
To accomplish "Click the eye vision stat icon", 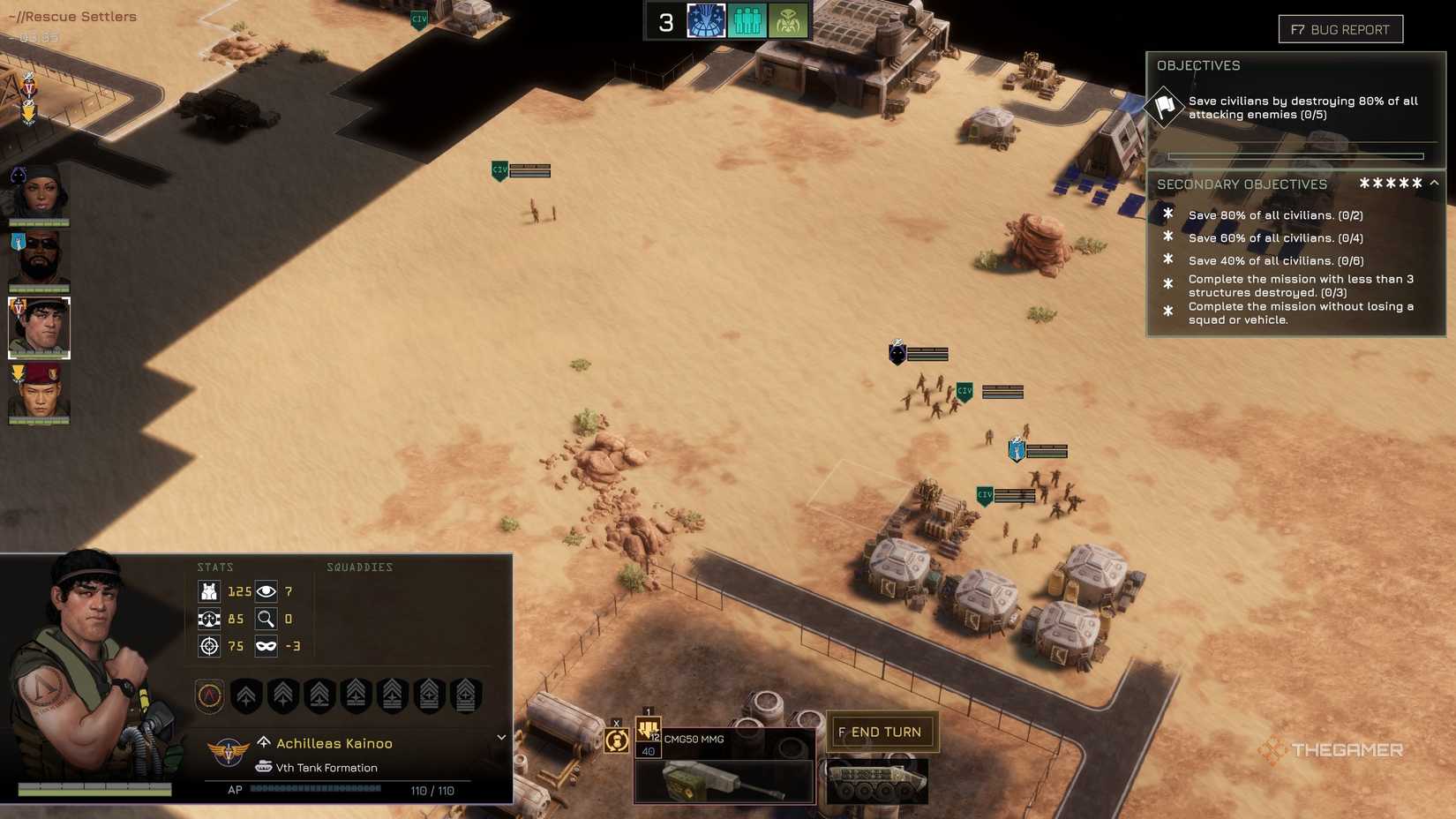I will (x=265, y=591).
